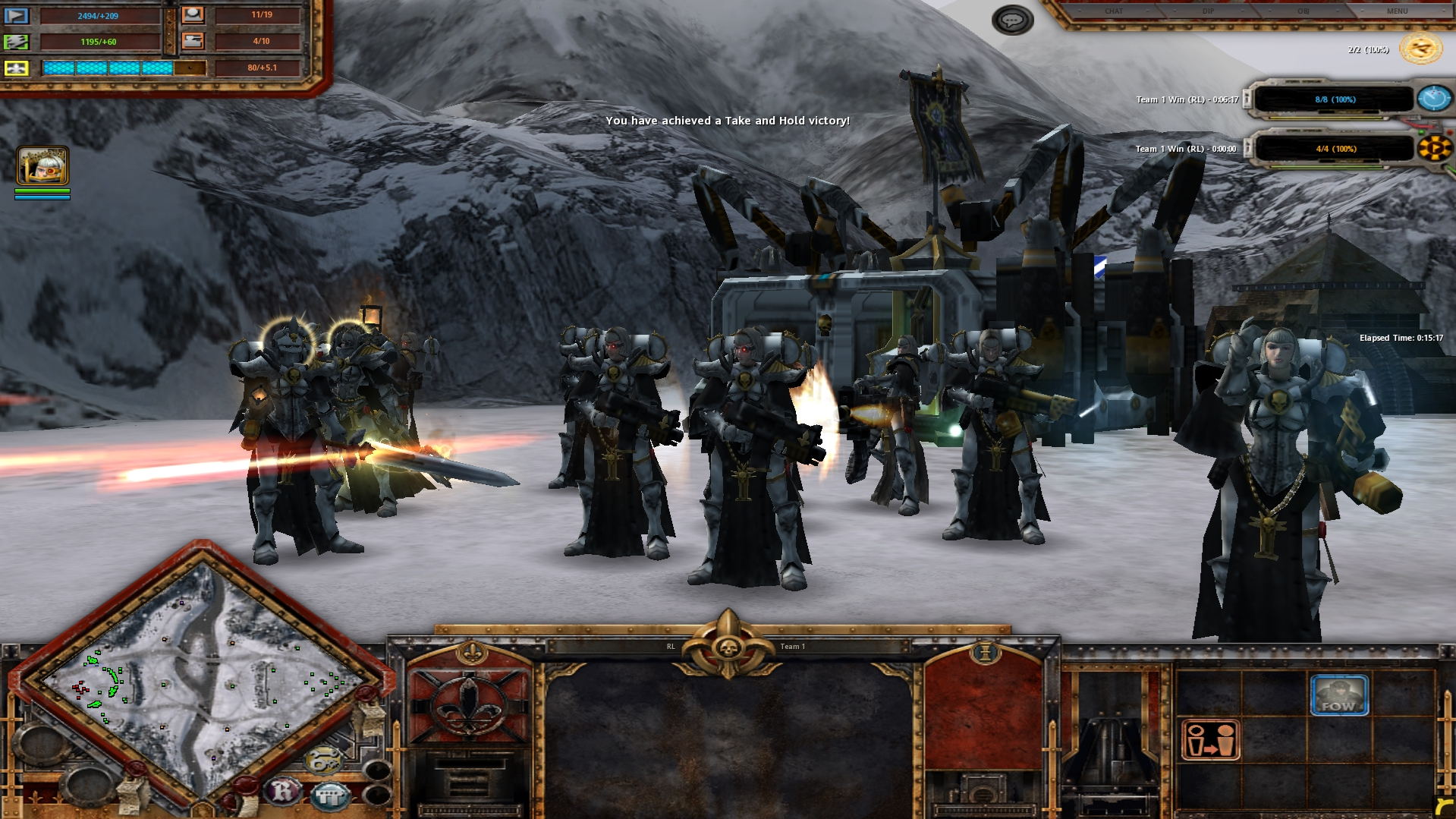Viewport: 1456px width, 819px height.
Task: Click the golden relic icon beside 2/2
Action: click(1420, 49)
